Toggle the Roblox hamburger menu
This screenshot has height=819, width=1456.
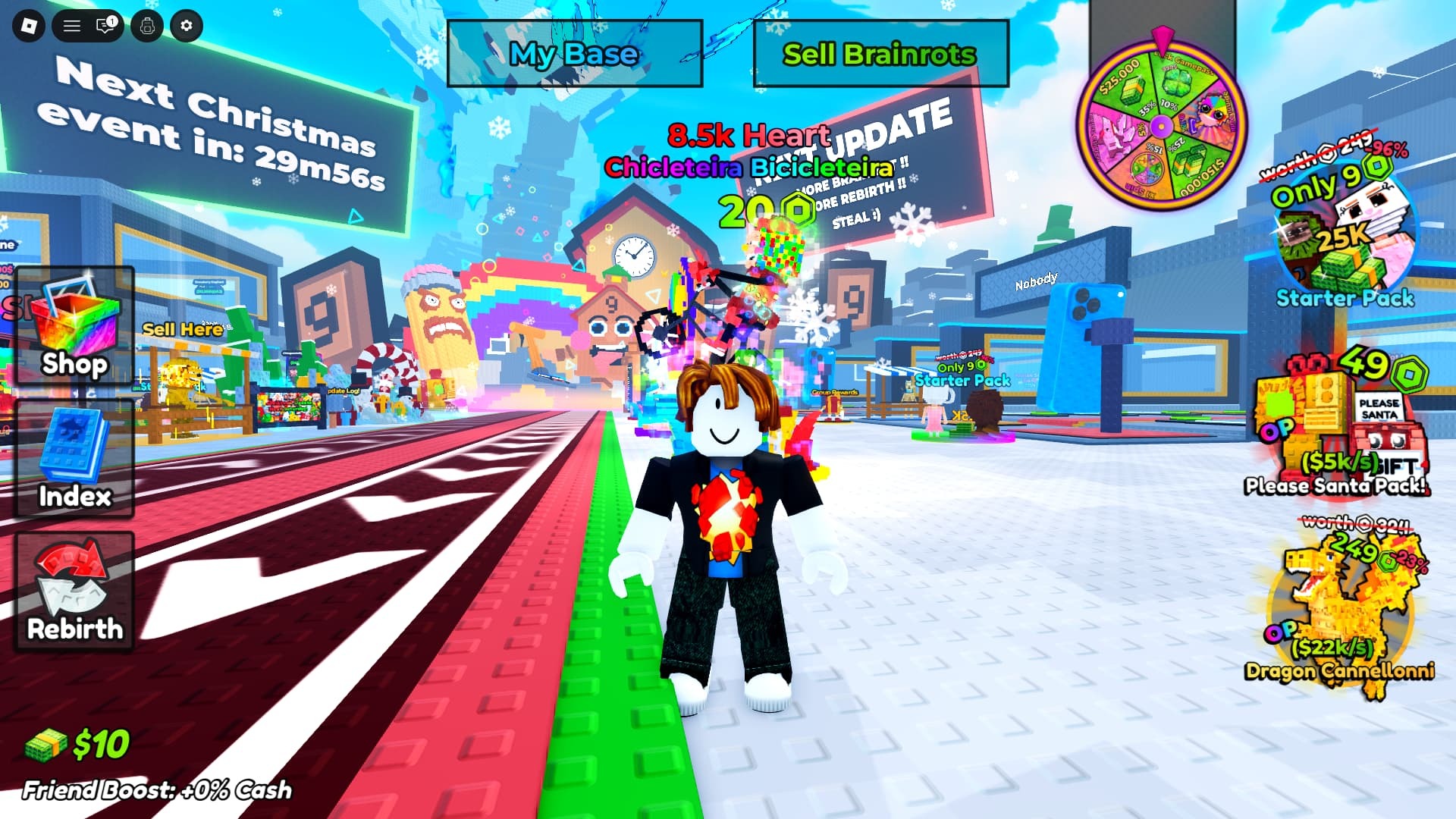click(x=72, y=27)
